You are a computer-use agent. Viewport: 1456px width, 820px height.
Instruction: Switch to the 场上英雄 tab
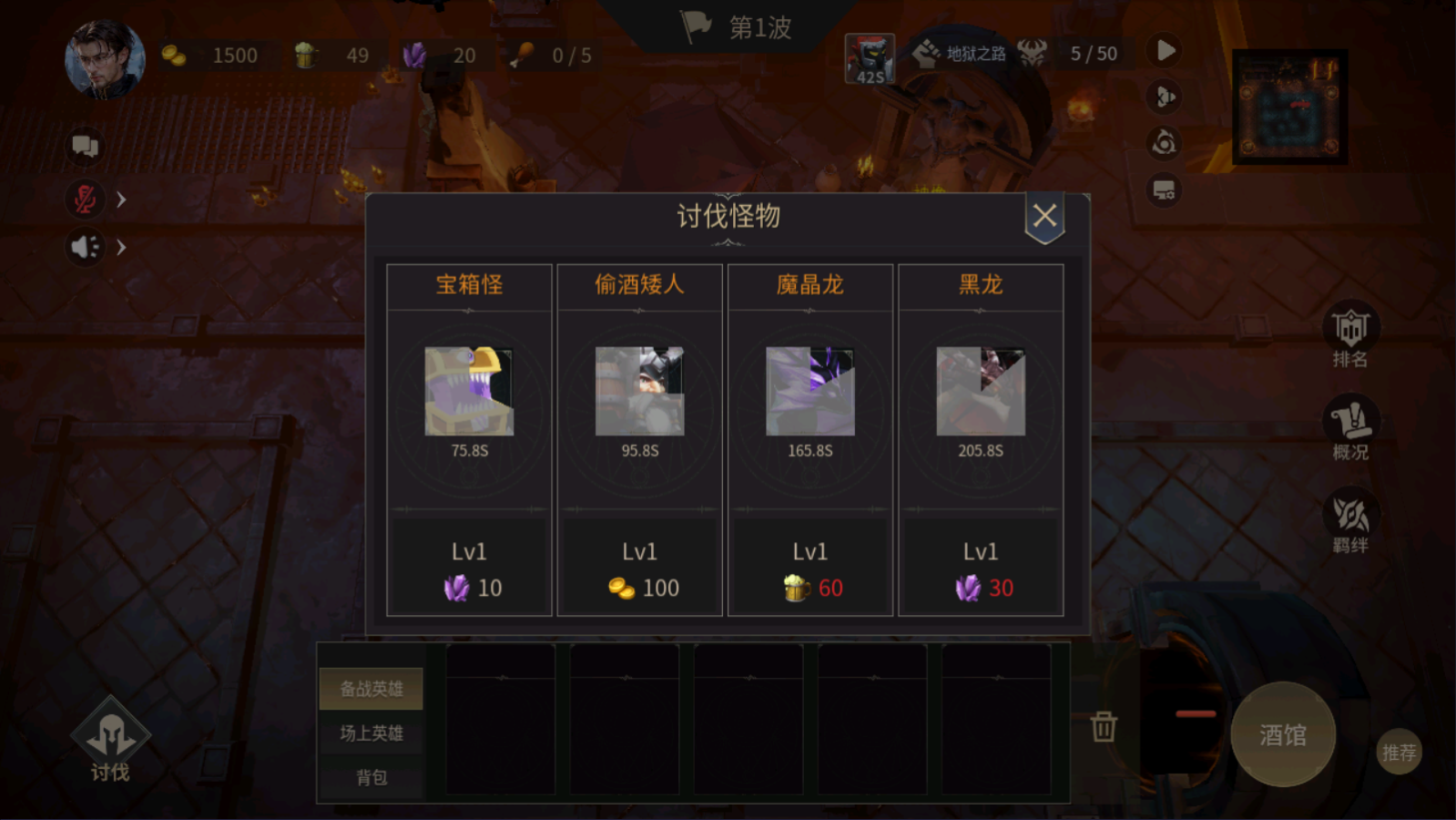pos(371,733)
